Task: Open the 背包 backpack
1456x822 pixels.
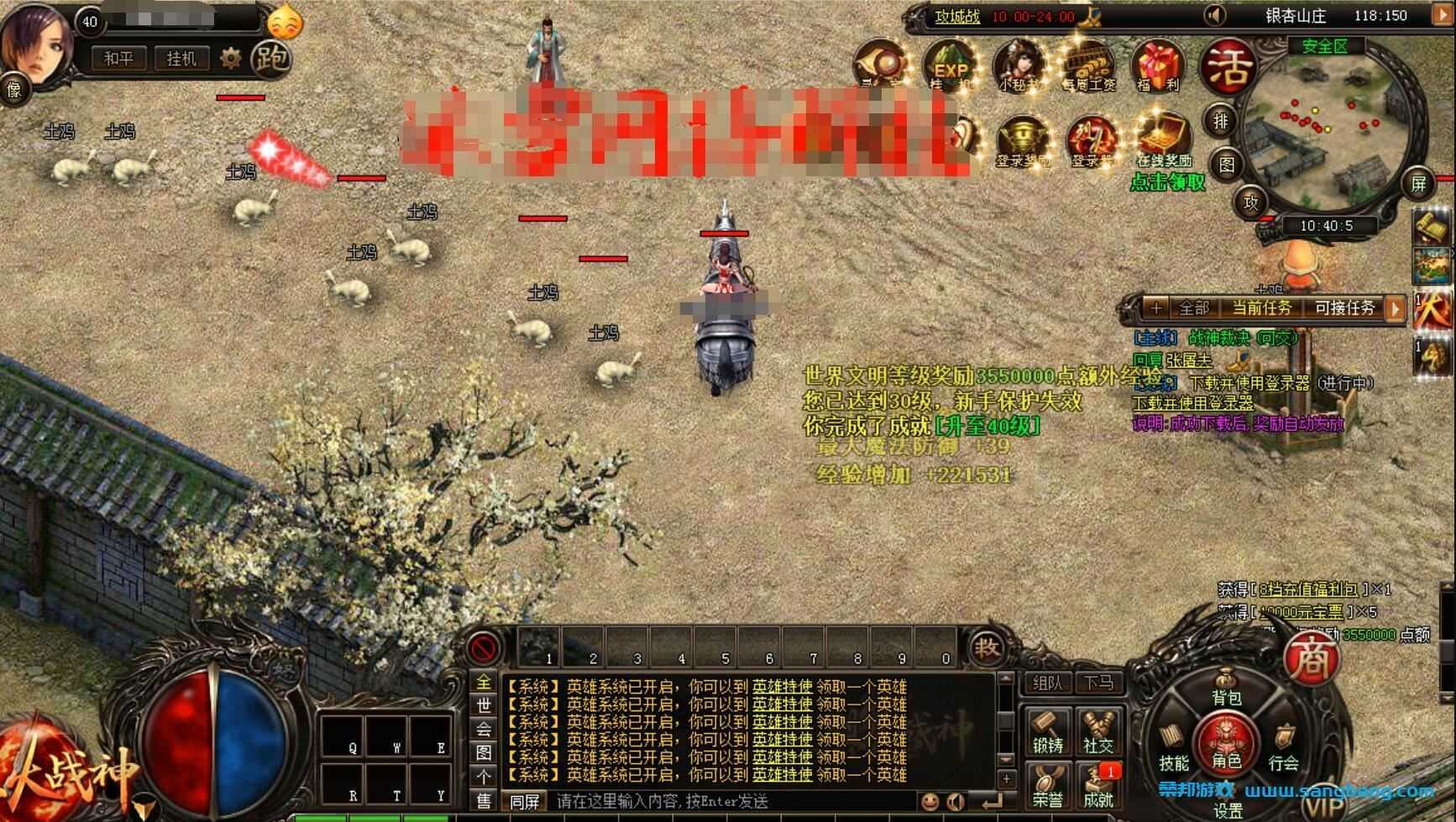Action: point(1226,690)
